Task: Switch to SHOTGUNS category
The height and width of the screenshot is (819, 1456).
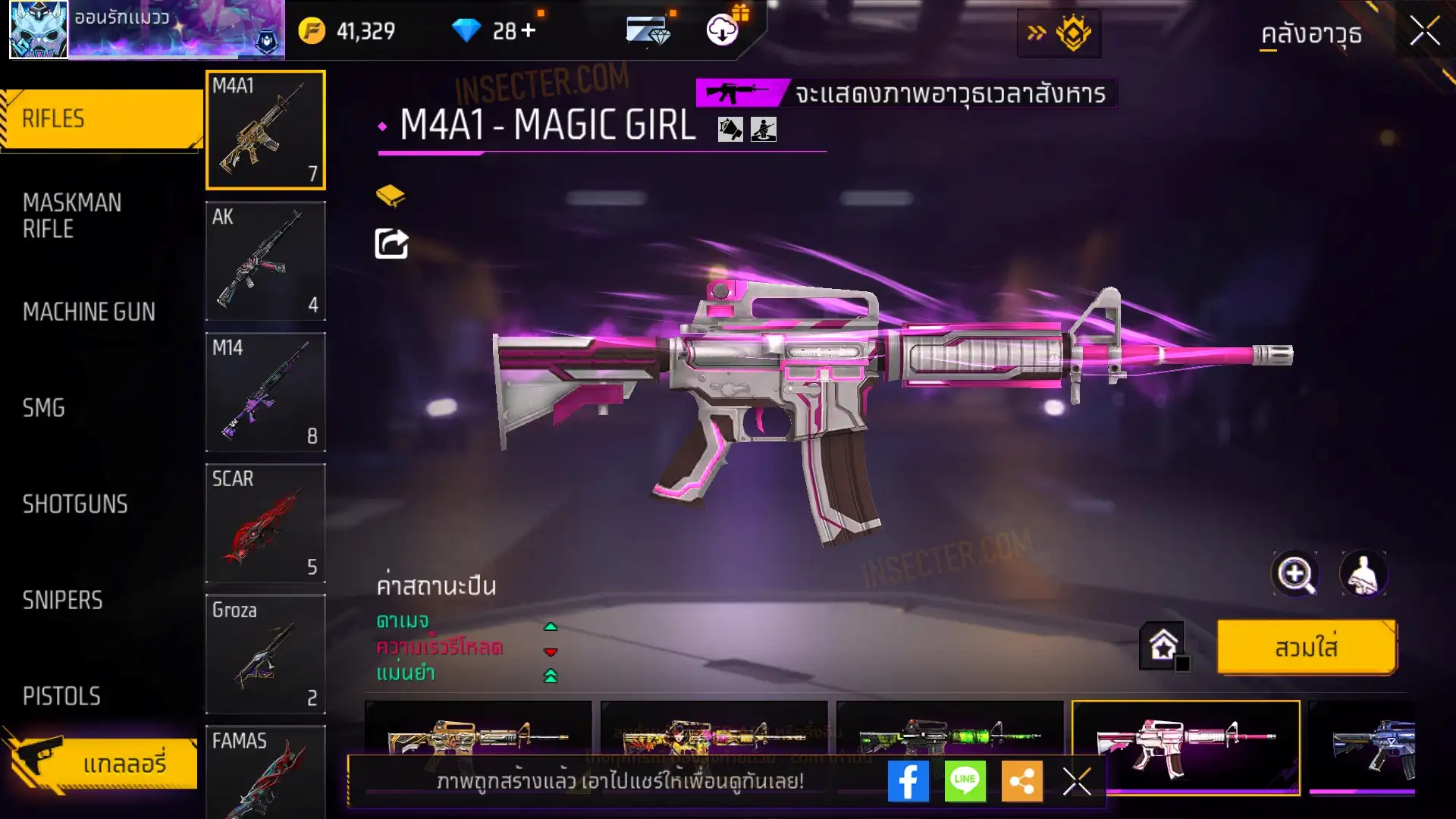Action: tap(75, 504)
